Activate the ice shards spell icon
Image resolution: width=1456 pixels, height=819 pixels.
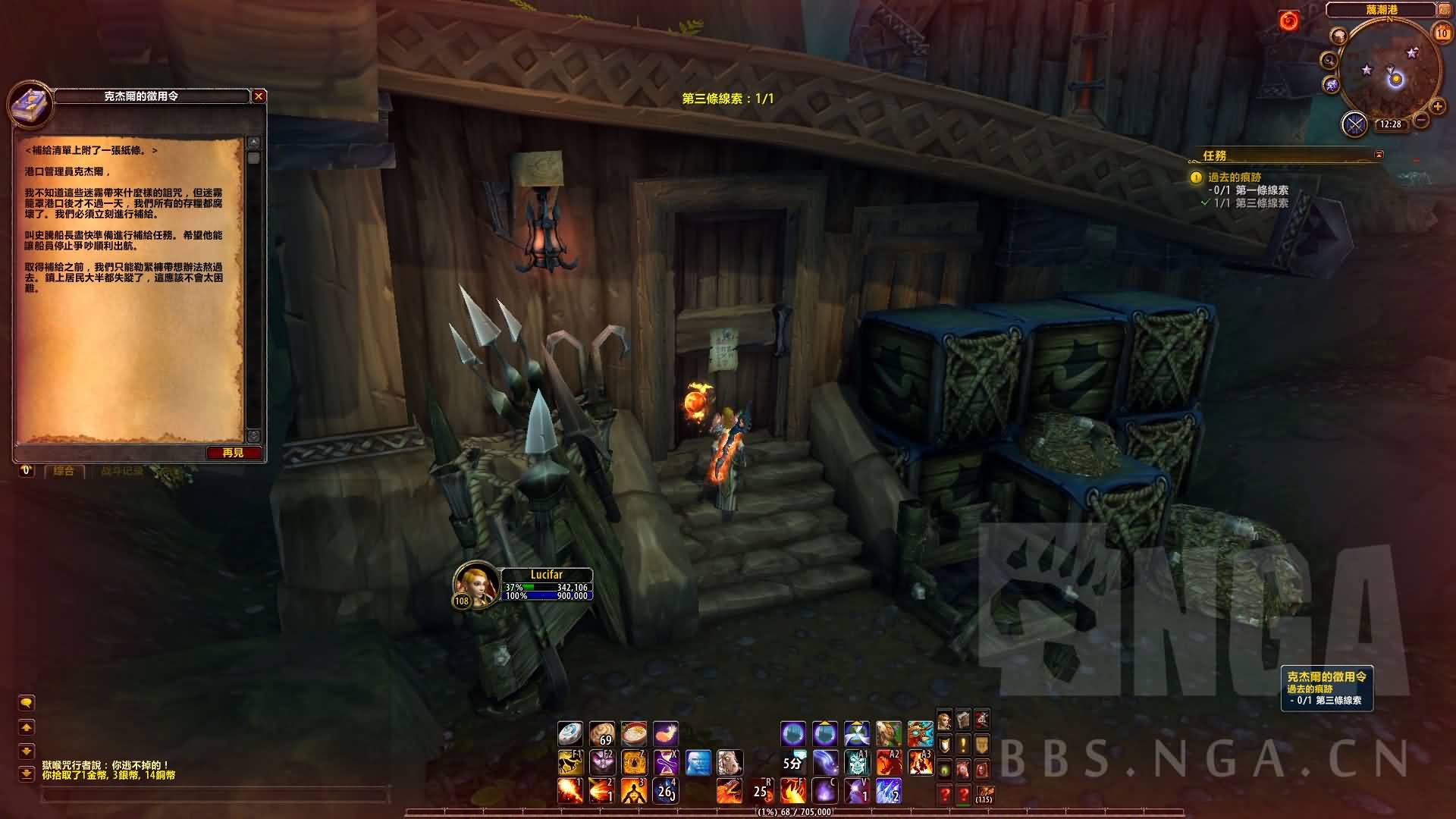click(x=888, y=791)
